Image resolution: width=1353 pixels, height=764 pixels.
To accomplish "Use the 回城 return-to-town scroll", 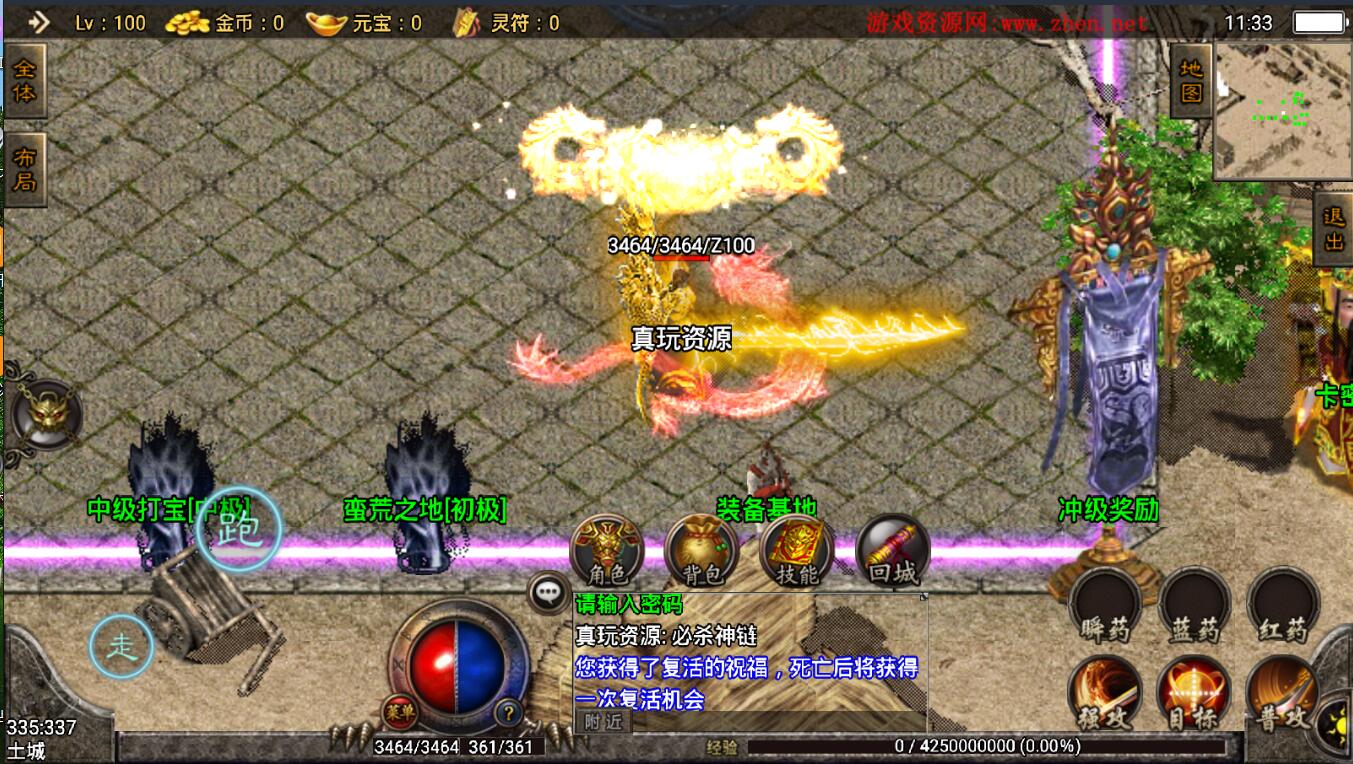I will 892,550.
